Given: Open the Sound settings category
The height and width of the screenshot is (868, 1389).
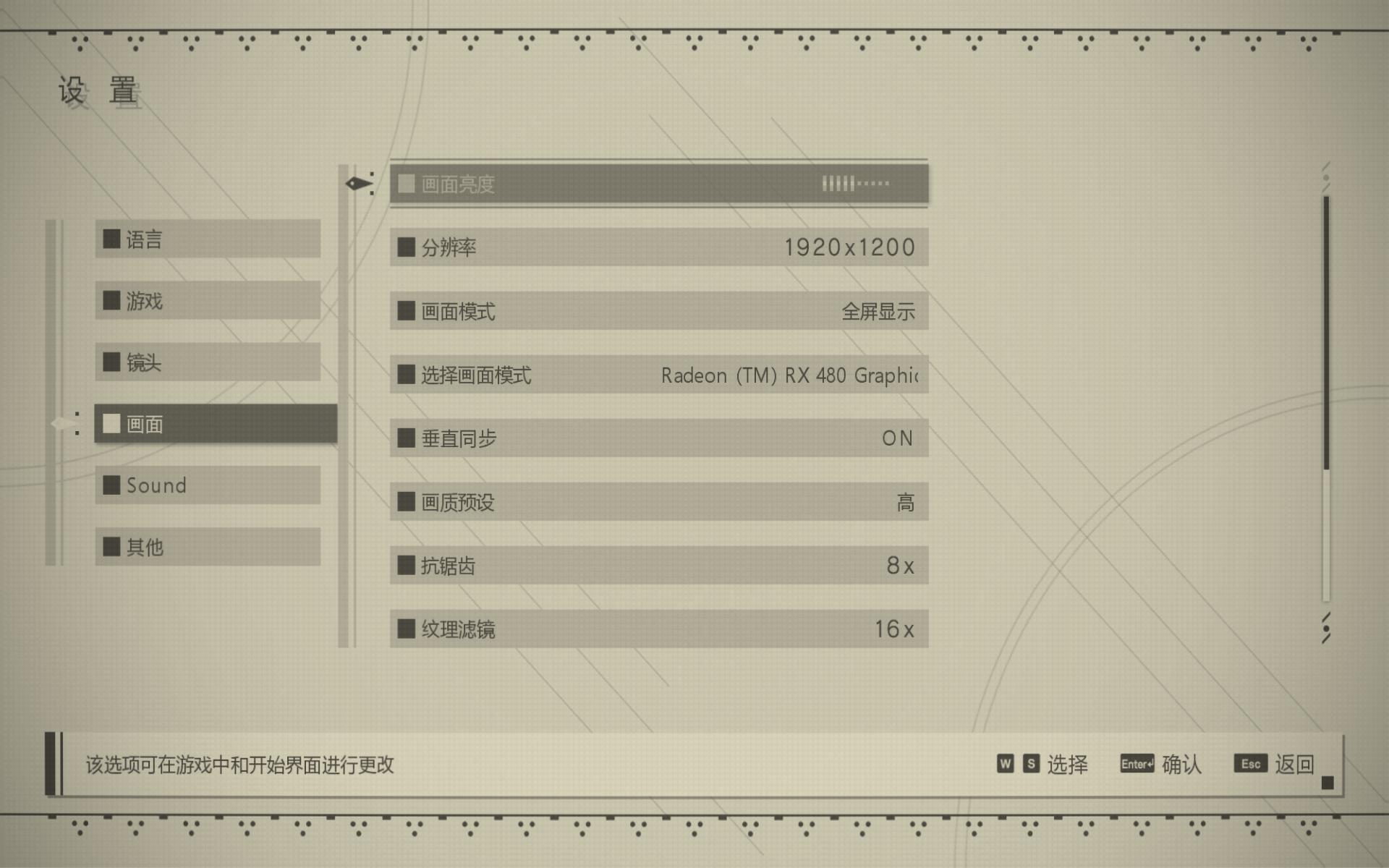Looking at the screenshot, I should [x=208, y=485].
